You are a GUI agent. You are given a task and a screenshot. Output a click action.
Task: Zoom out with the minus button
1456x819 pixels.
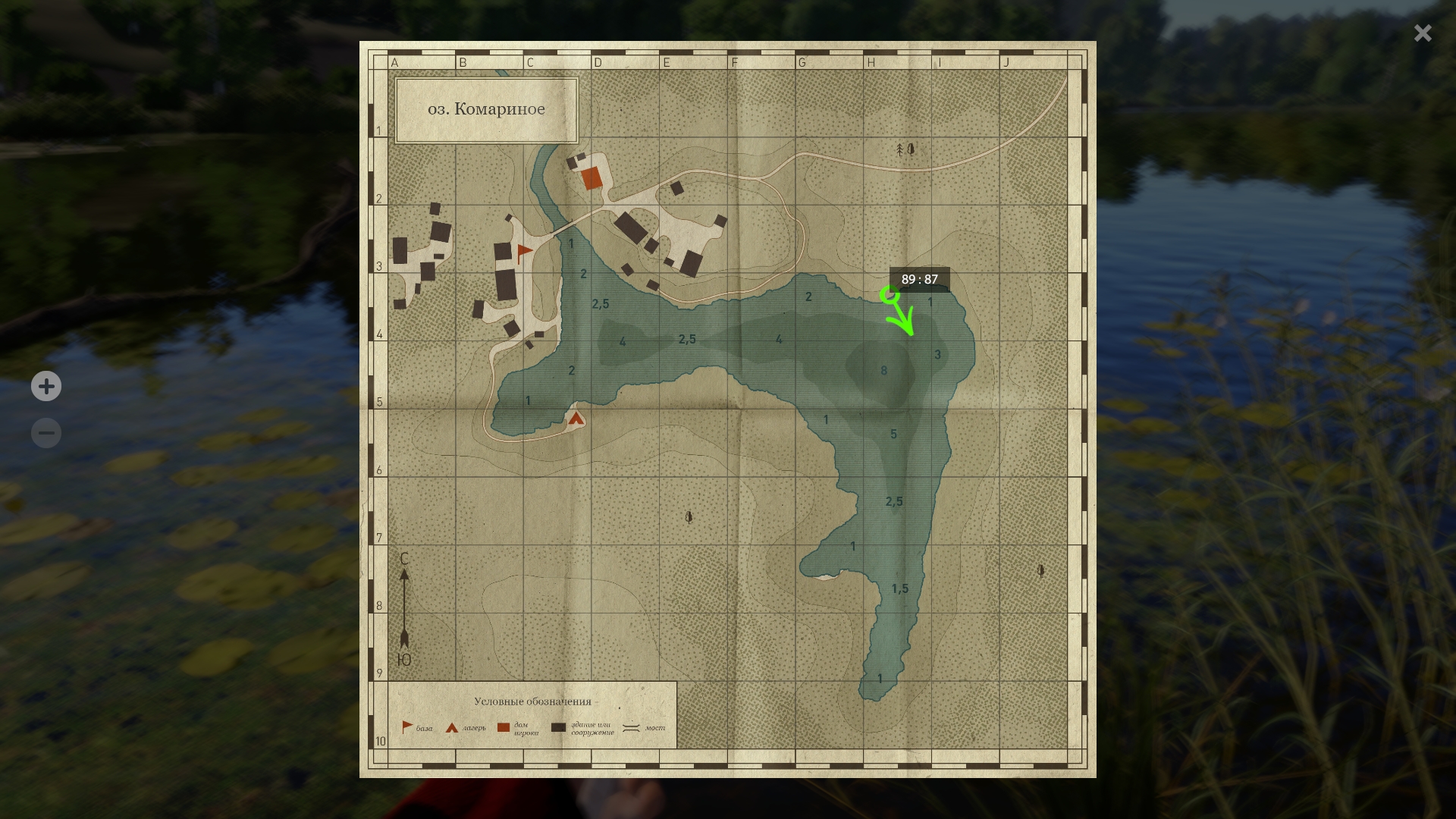[46, 433]
